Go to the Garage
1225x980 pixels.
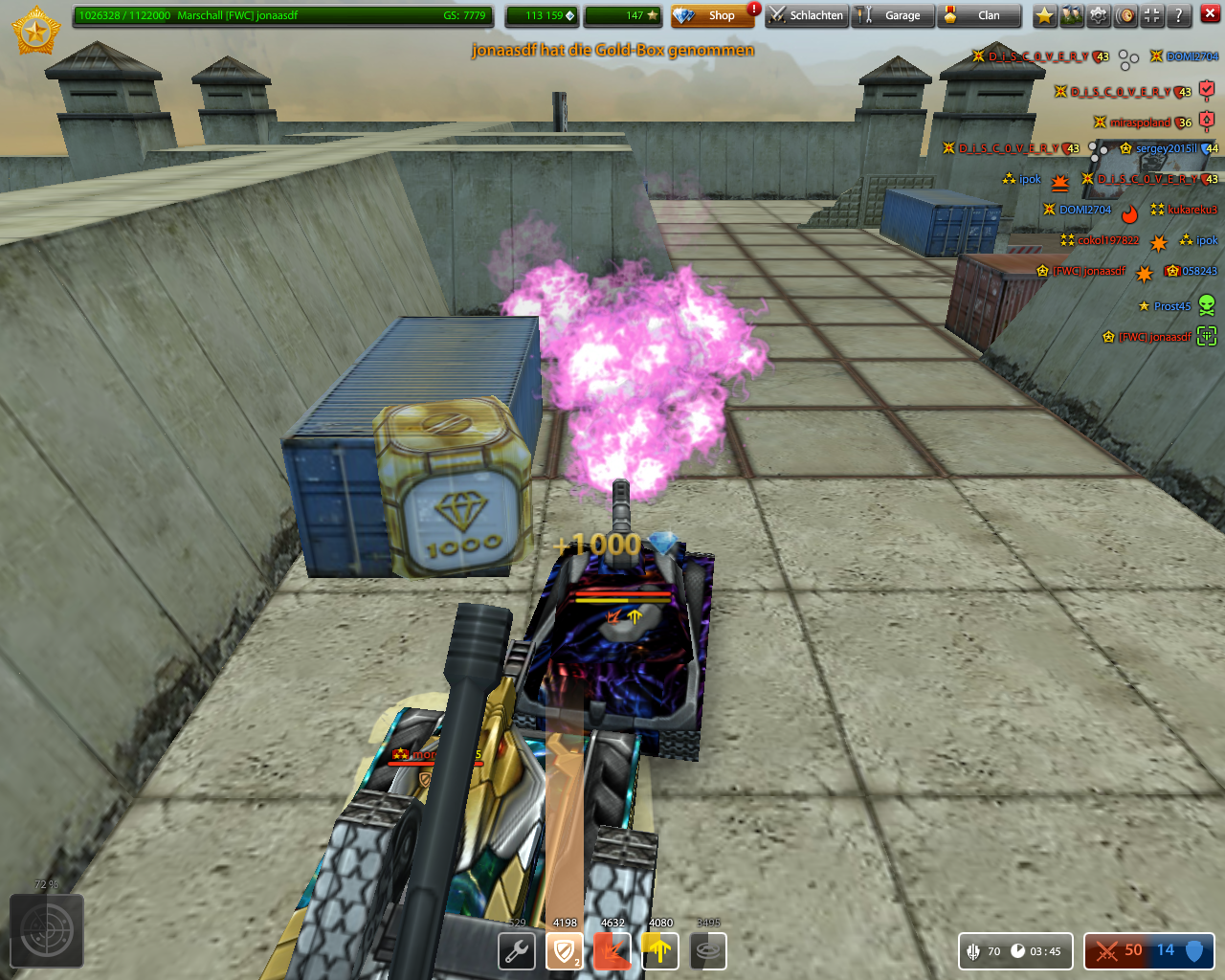pyautogui.click(x=892, y=15)
